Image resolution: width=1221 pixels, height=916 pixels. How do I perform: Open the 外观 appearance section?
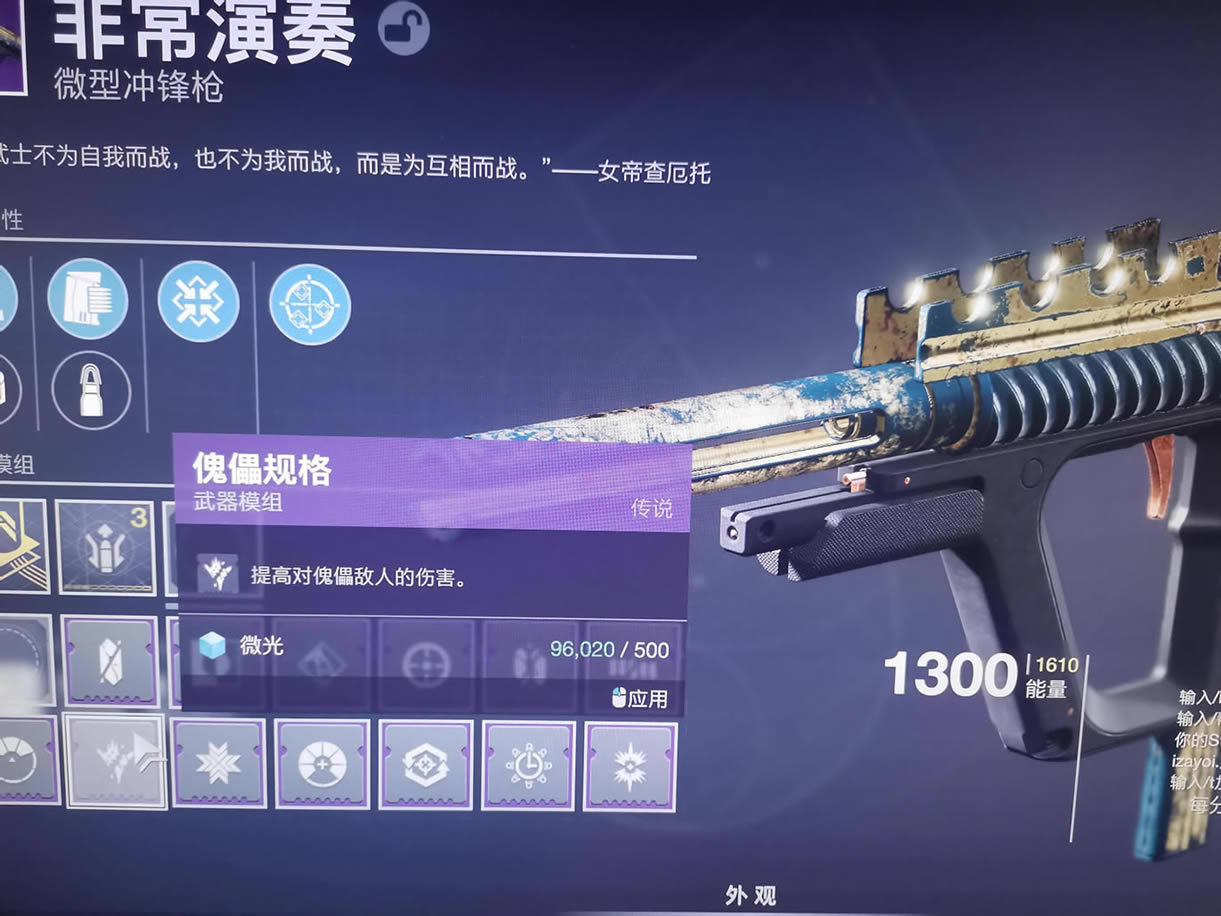pos(750,895)
